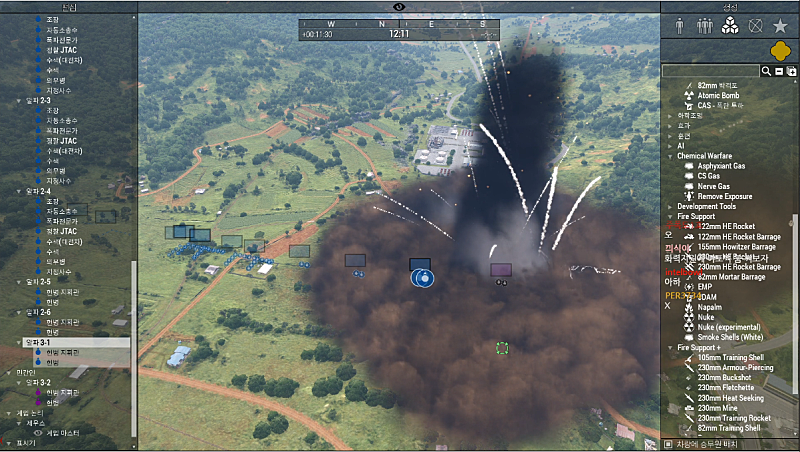Choose the Napalm strike module

click(710, 307)
